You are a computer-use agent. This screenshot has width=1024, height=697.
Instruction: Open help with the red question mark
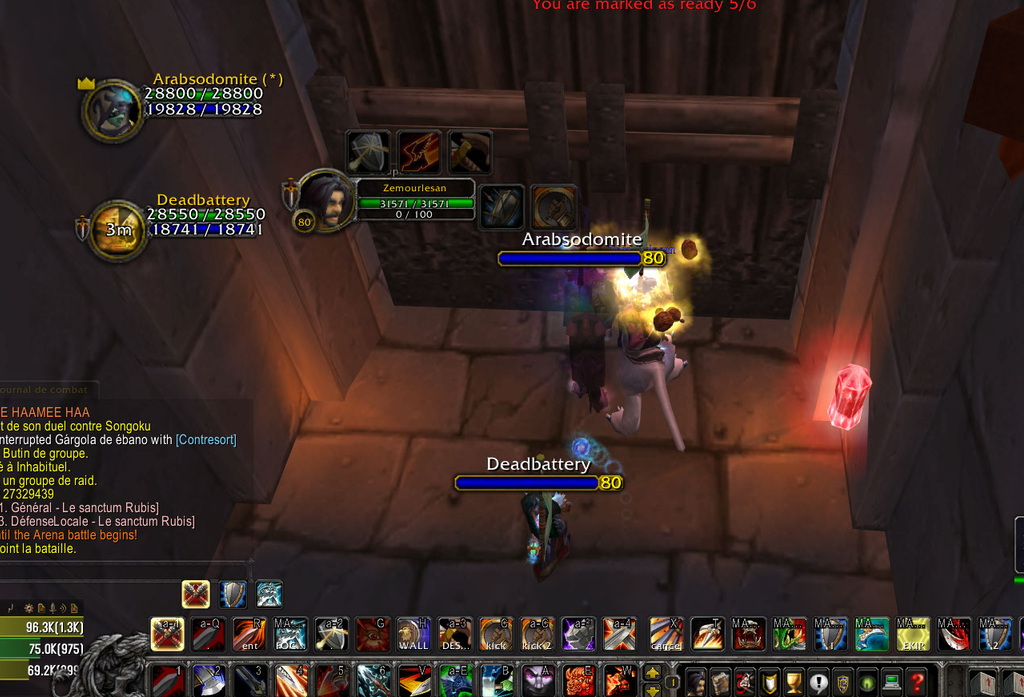click(917, 682)
